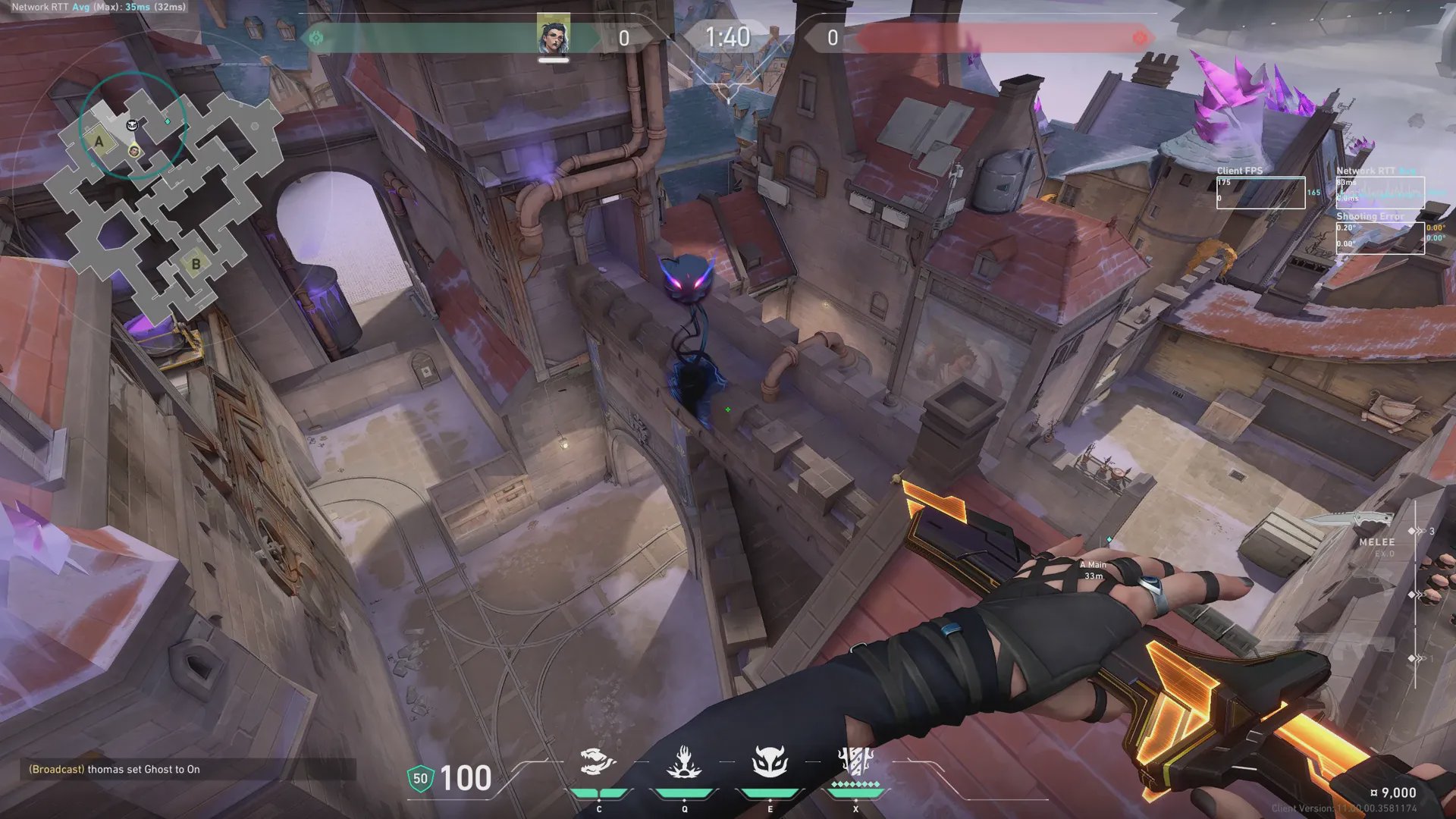
Task: Click the A site marker on minimap
Action: coord(99,141)
